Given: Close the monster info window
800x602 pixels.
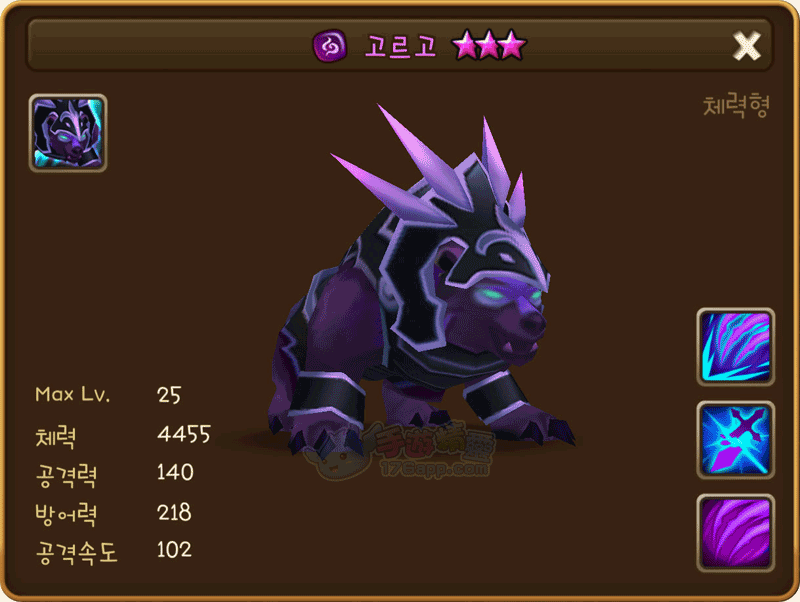Looking at the screenshot, I should point(747,45).
